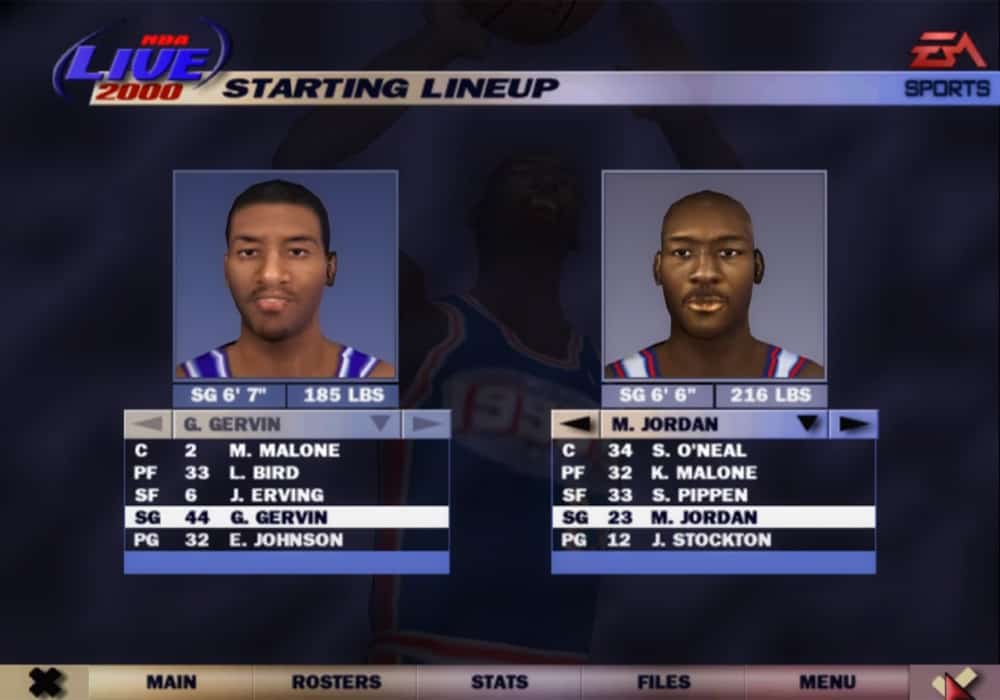The height and width of the screenshot is (700, 1000).
Task: Click left arrow next to M. Jordan
Action: pyautogui.click(x=575, y=424)
